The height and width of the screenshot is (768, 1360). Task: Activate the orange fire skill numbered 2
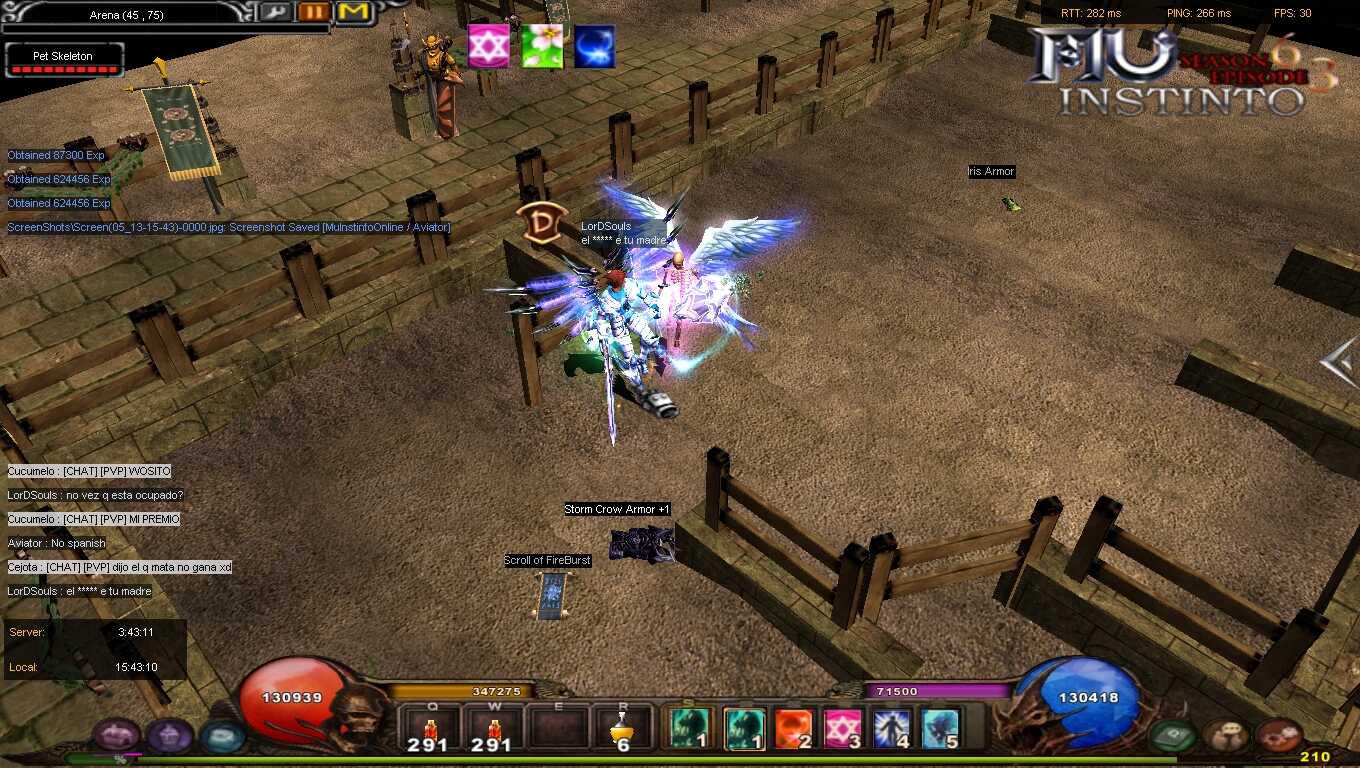[794, 729]
